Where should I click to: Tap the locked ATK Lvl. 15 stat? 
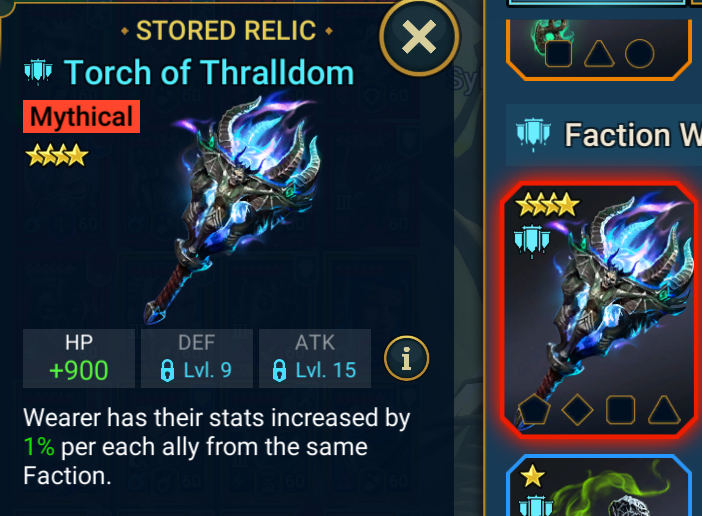click(x=314, y=358)
